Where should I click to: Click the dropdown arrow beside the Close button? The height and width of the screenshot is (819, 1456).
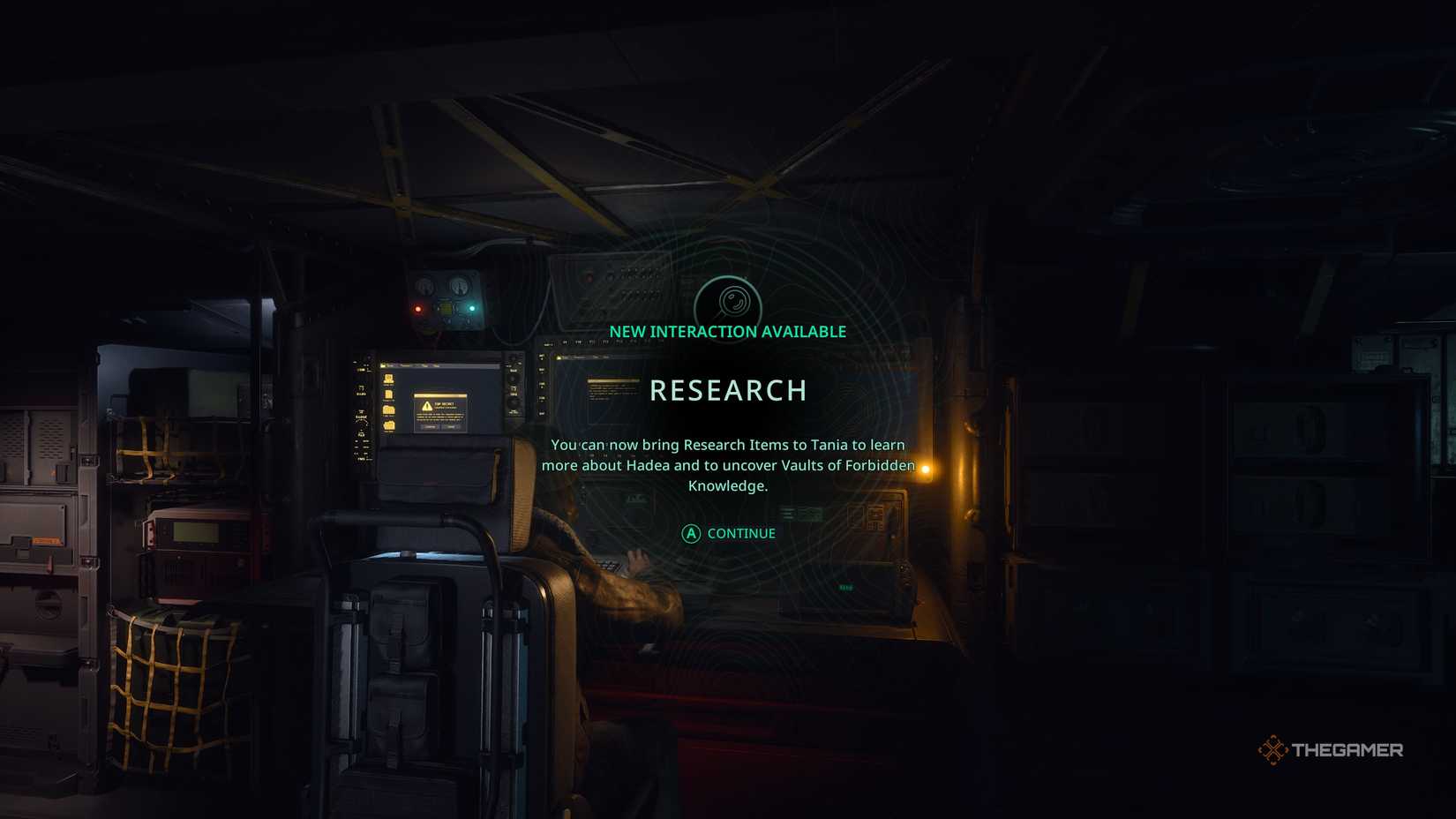tap(458, 427)
